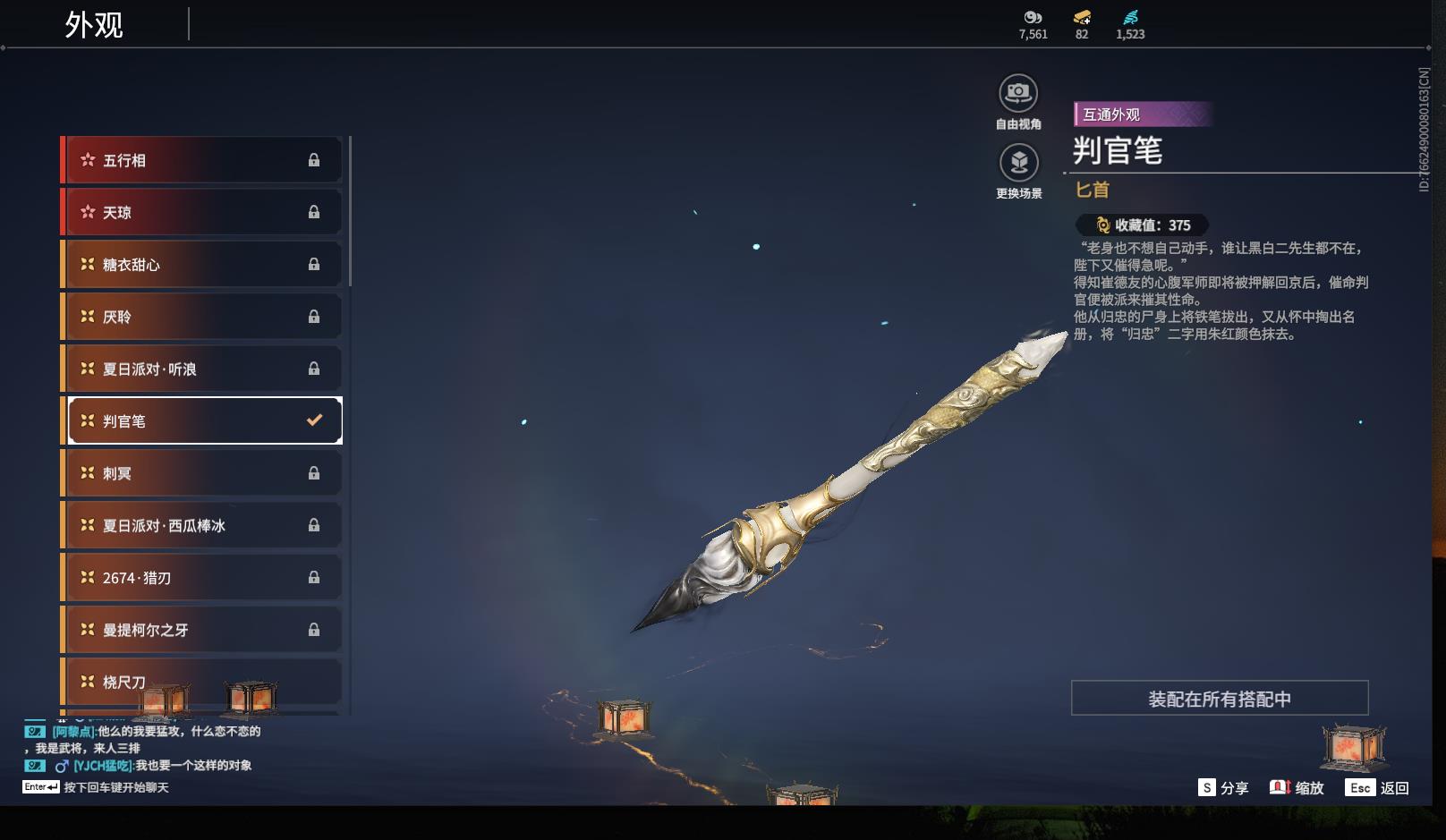Select 夏日派对·听浪 from the list

[x=202, y=369]
